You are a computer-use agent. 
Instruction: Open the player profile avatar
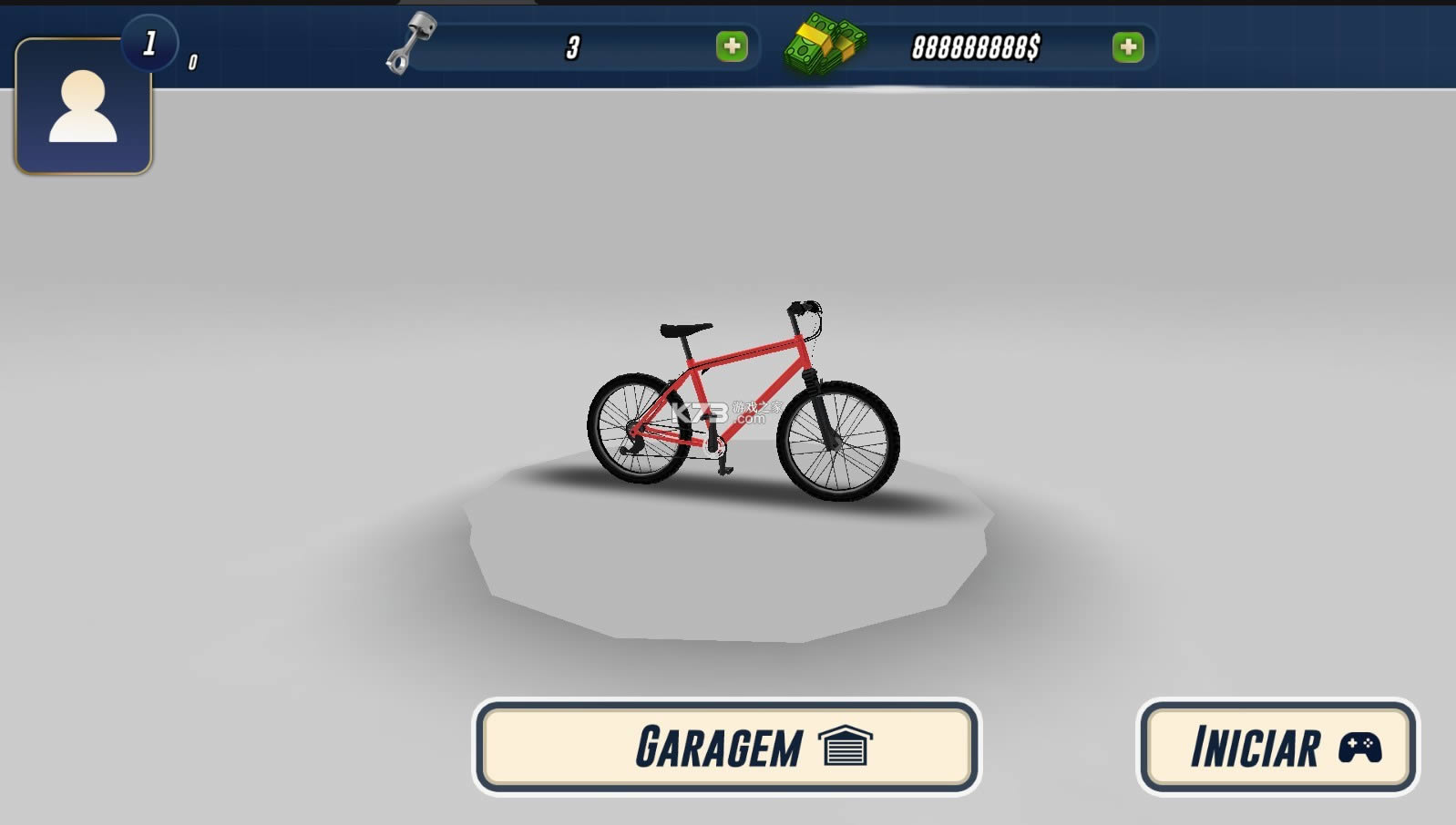pyautogui.click(x=83, y=107)
